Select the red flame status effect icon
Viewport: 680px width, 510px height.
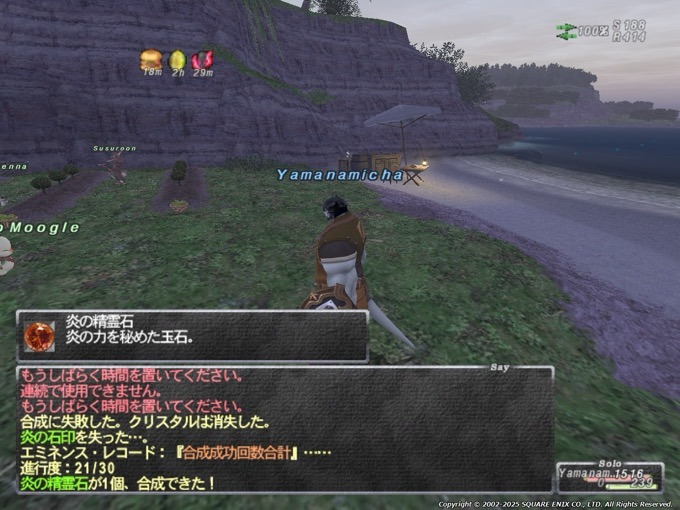point(202,60)
